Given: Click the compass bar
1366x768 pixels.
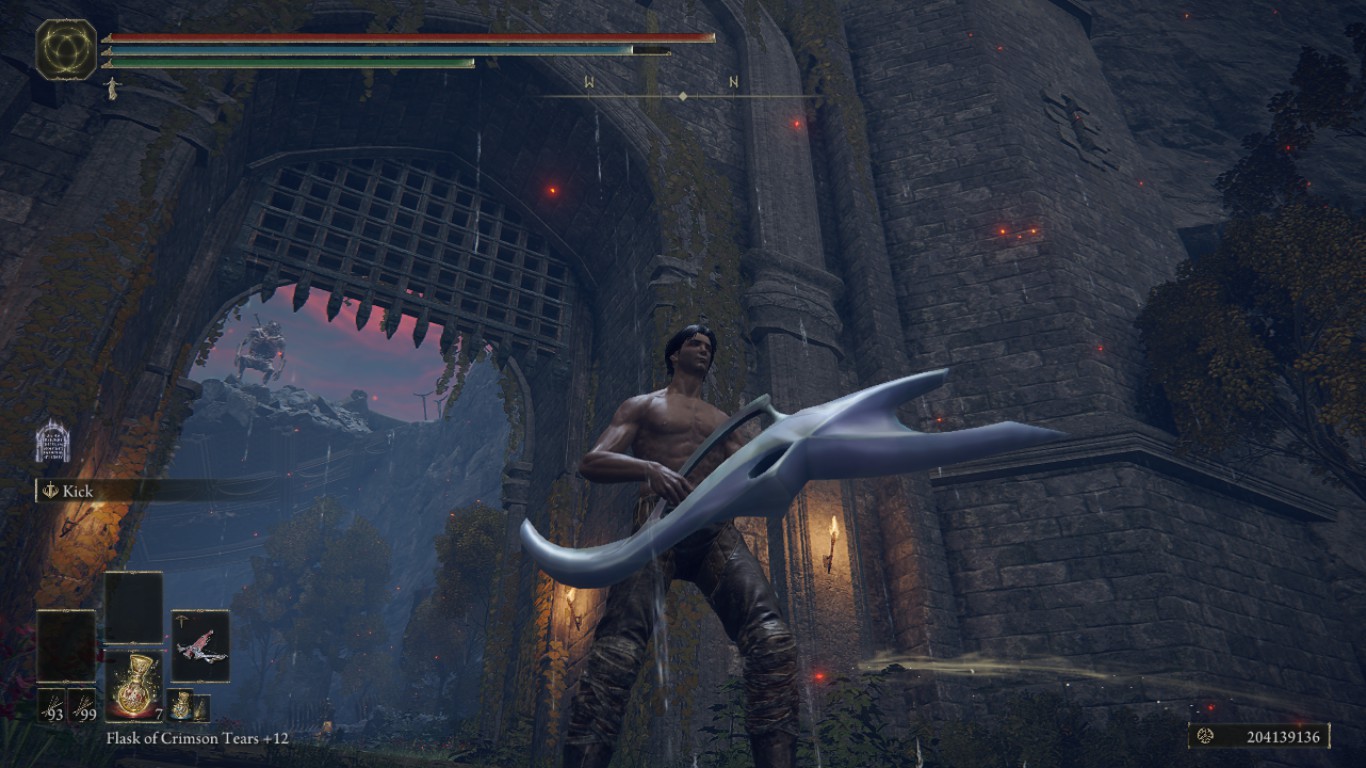Looking at the screenshot, I should click(682, 96).
